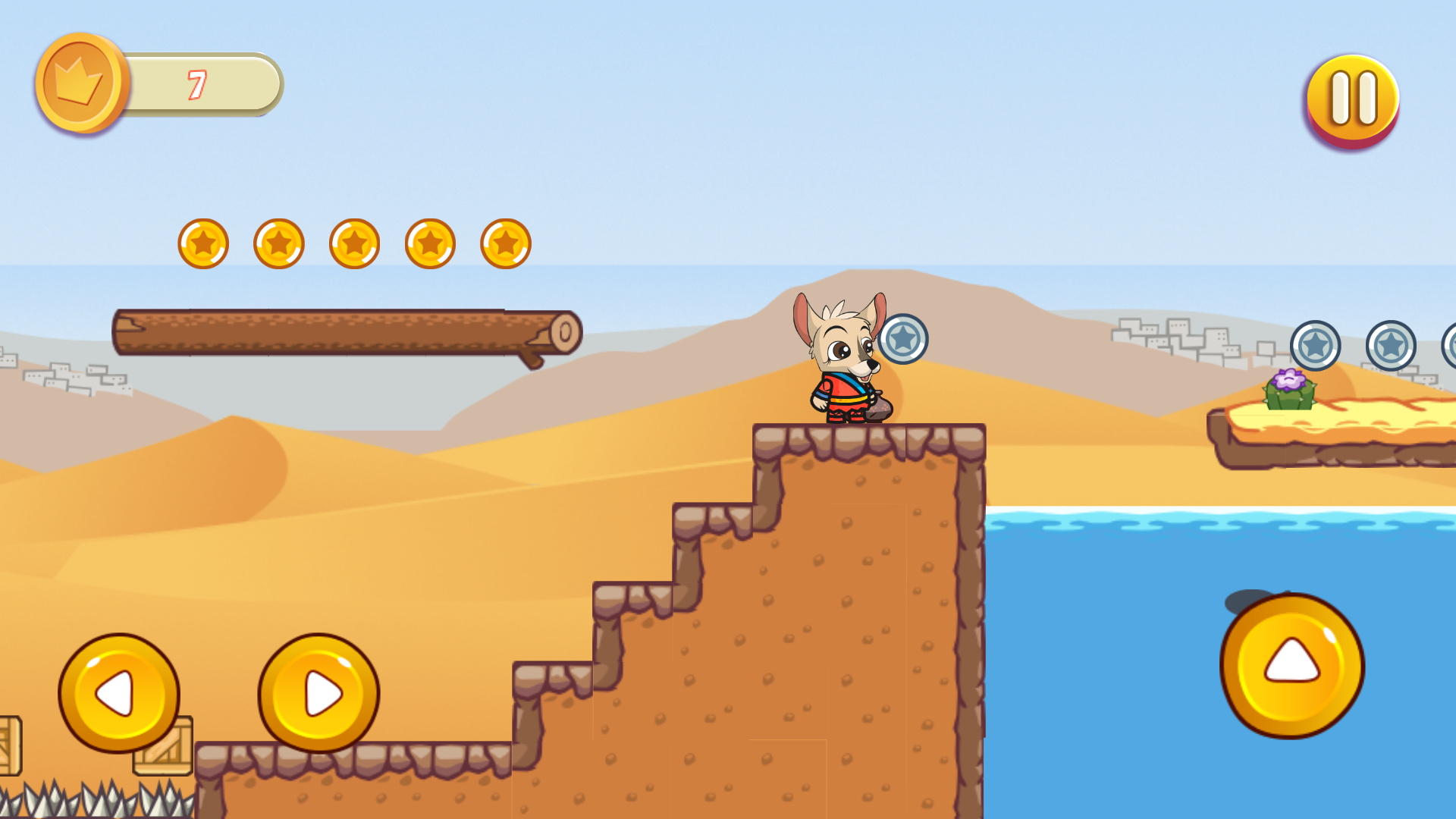1456x819 pixels.
Task: Tap the jump button on the right
Action: 1291,666
